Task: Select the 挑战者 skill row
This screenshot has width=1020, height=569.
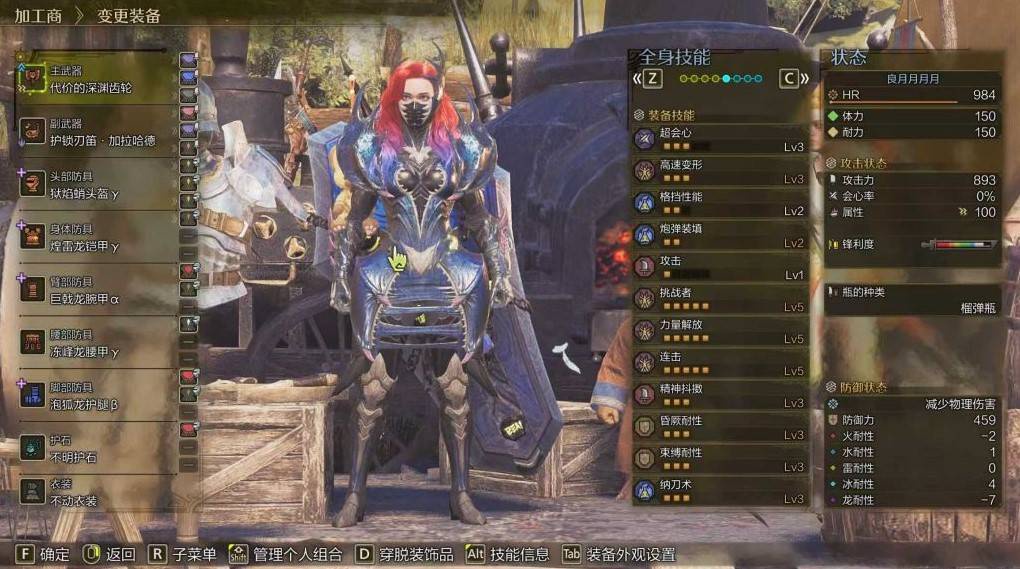Action: (719, 299)
